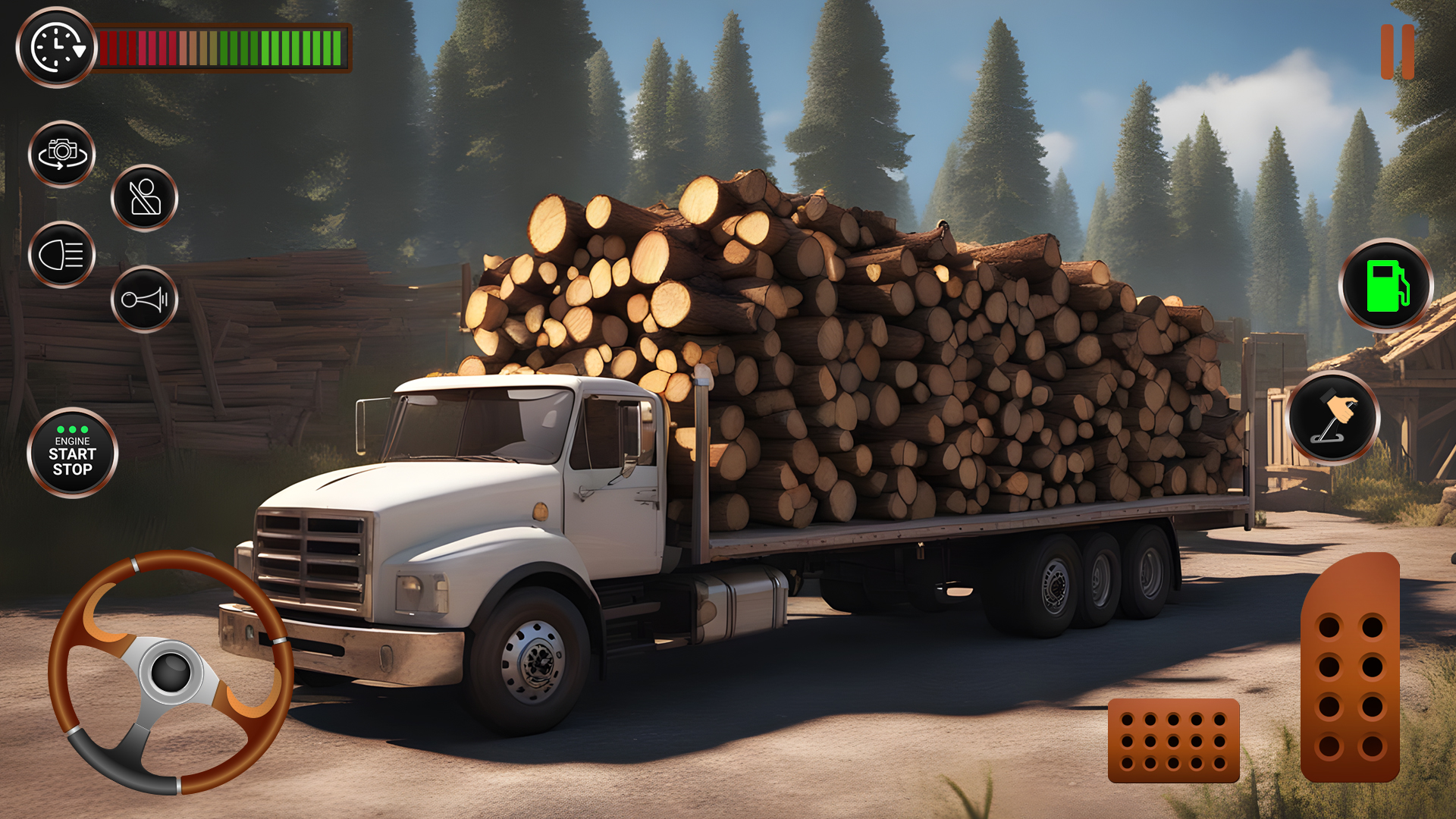Pull the handbrake lever button
Viewport: 1456px width, 819px height.
click(x=1333, y=418)
